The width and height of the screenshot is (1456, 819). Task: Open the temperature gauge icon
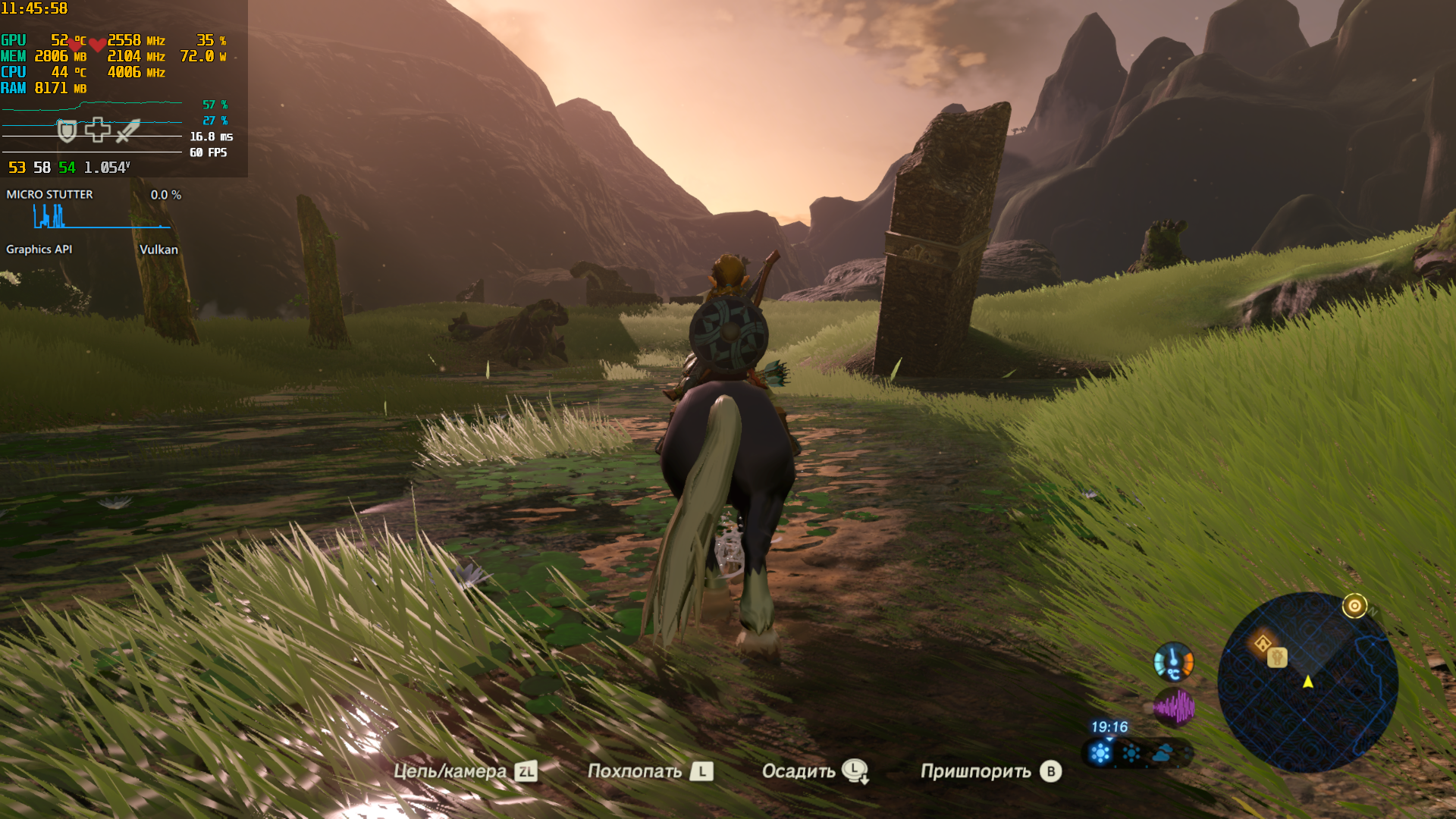click(x=1173, y=662)
